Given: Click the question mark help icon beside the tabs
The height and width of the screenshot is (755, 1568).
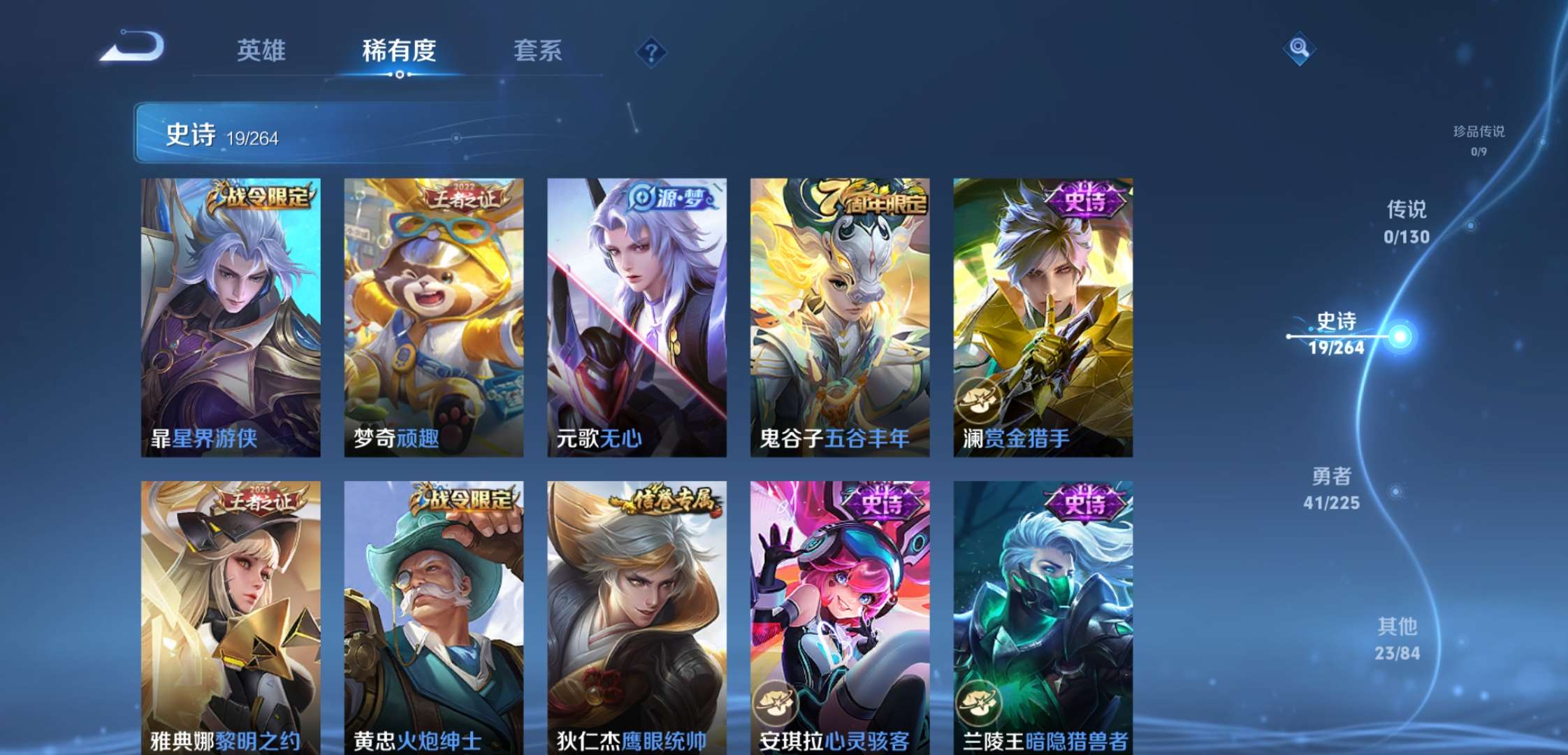Looking at the screenshot, I should tap(650, 52).
